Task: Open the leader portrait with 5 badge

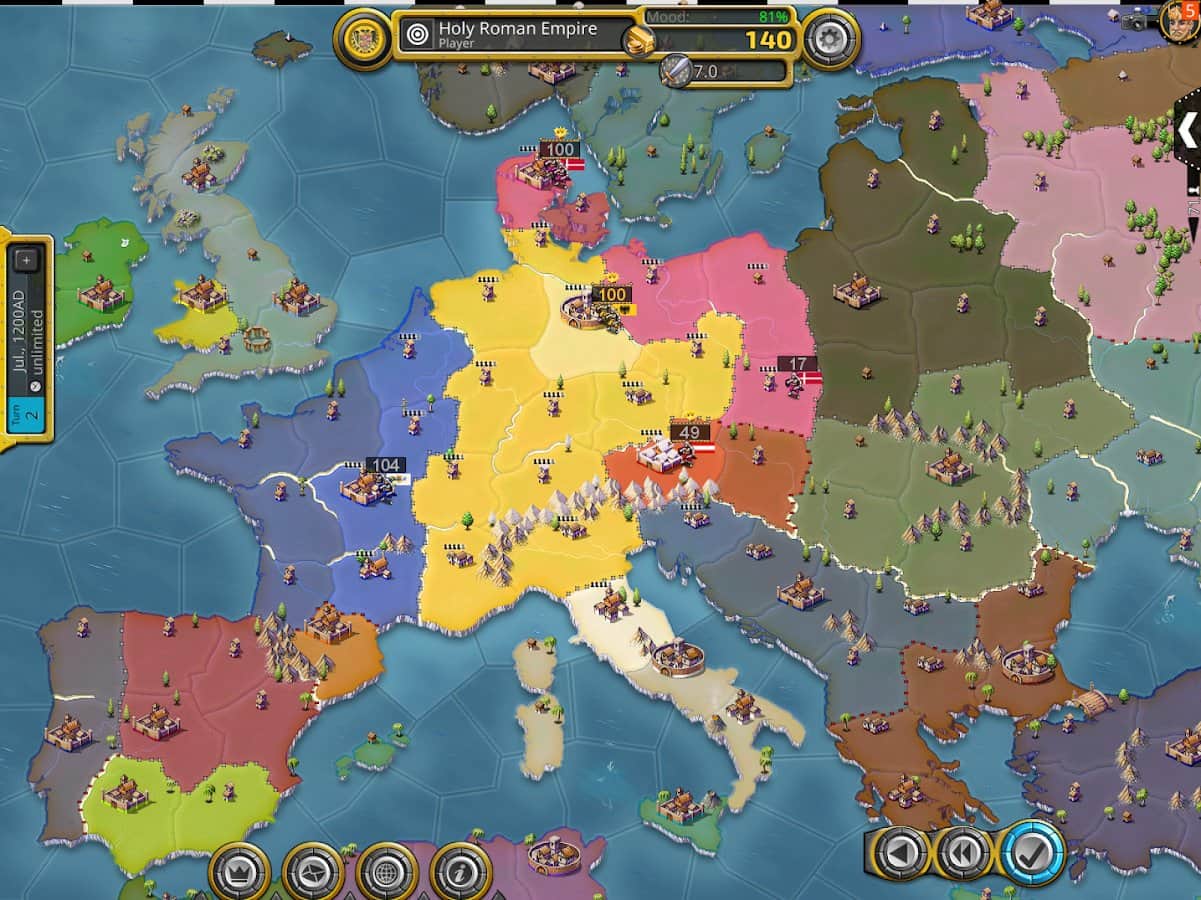Action: click(1181, 20)
